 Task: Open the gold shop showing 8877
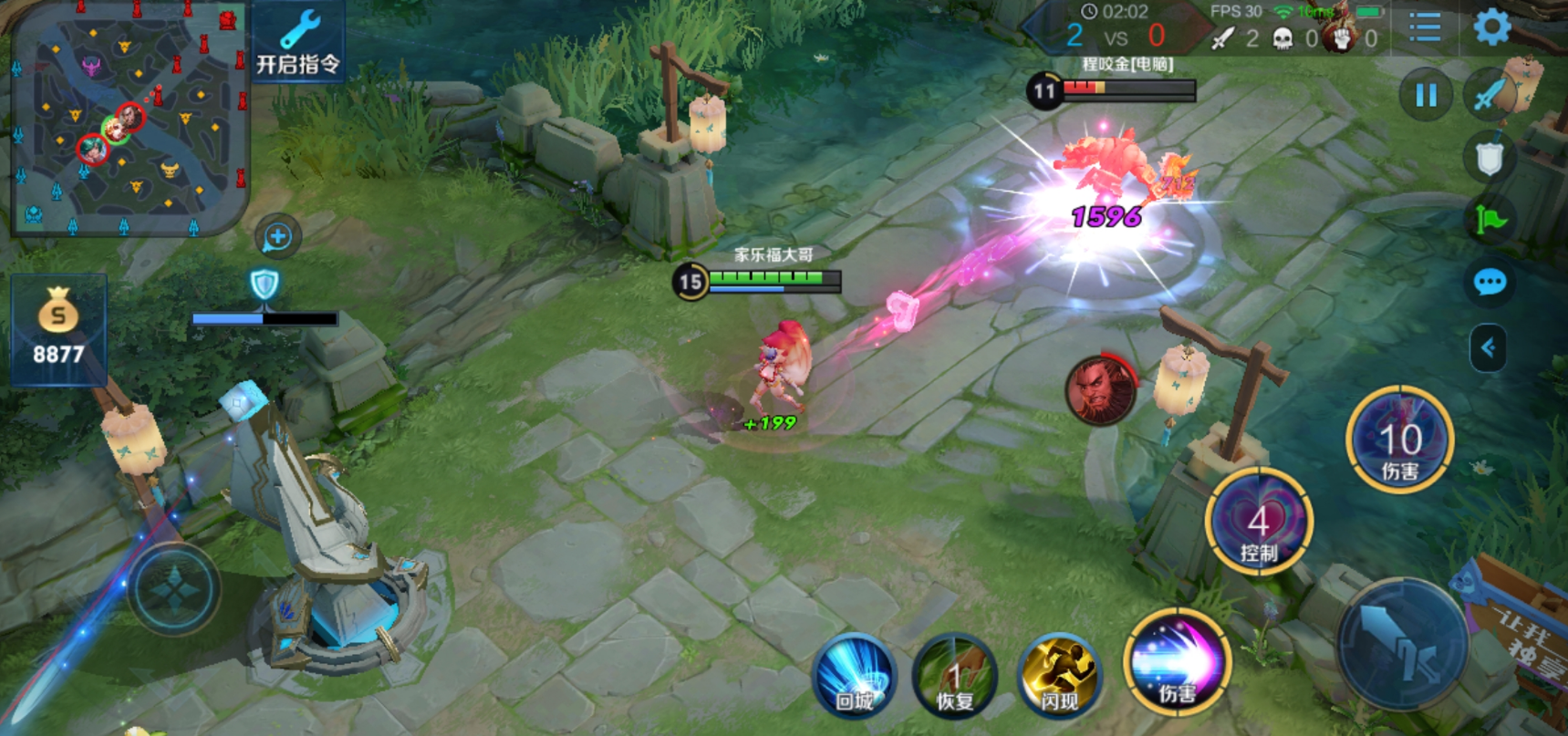(58, 330)
